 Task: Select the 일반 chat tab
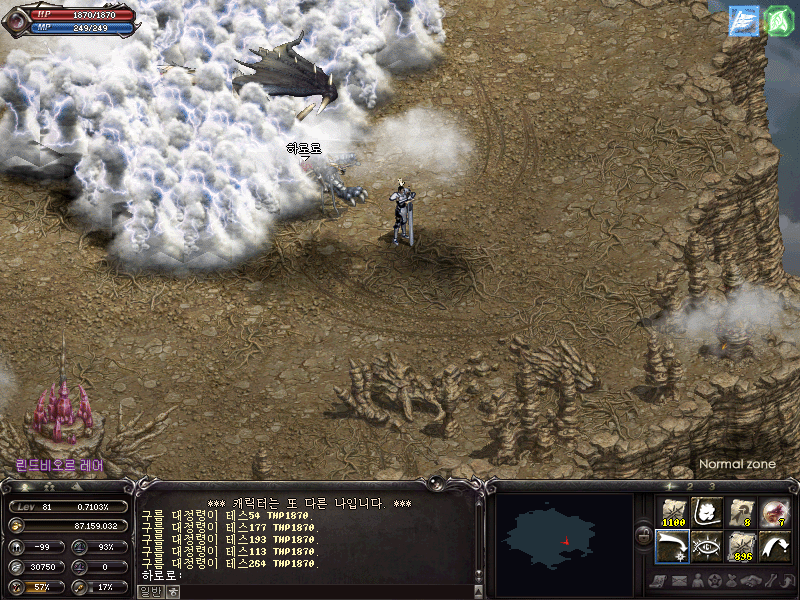pos(148,591)
